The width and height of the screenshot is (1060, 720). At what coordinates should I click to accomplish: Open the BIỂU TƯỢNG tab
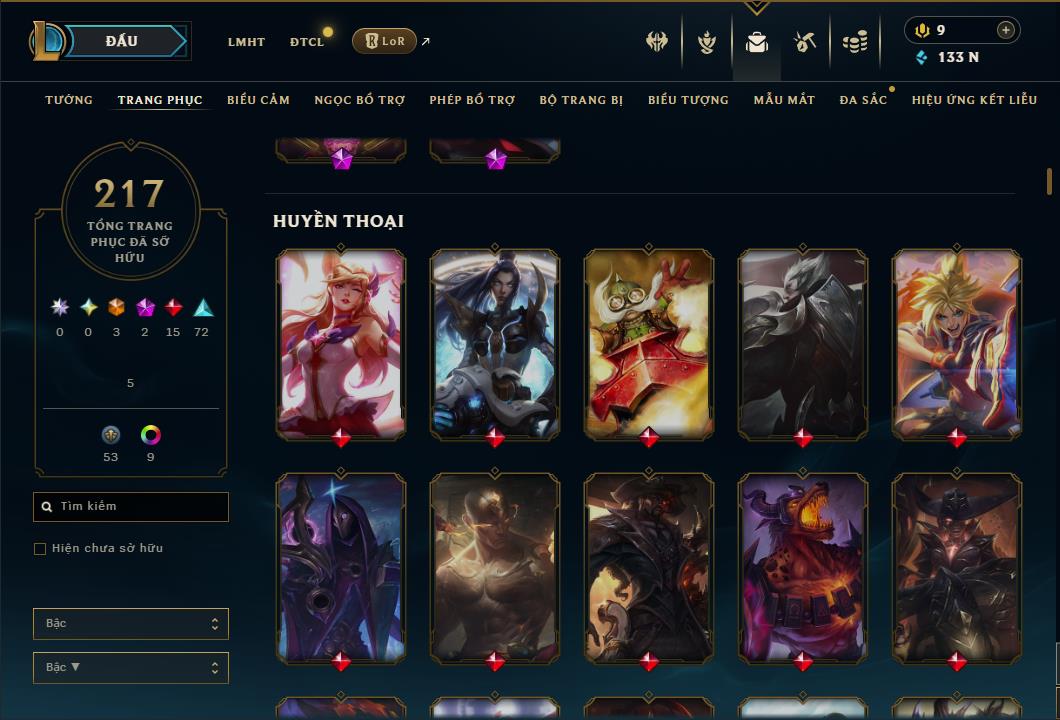pos(688,100)
